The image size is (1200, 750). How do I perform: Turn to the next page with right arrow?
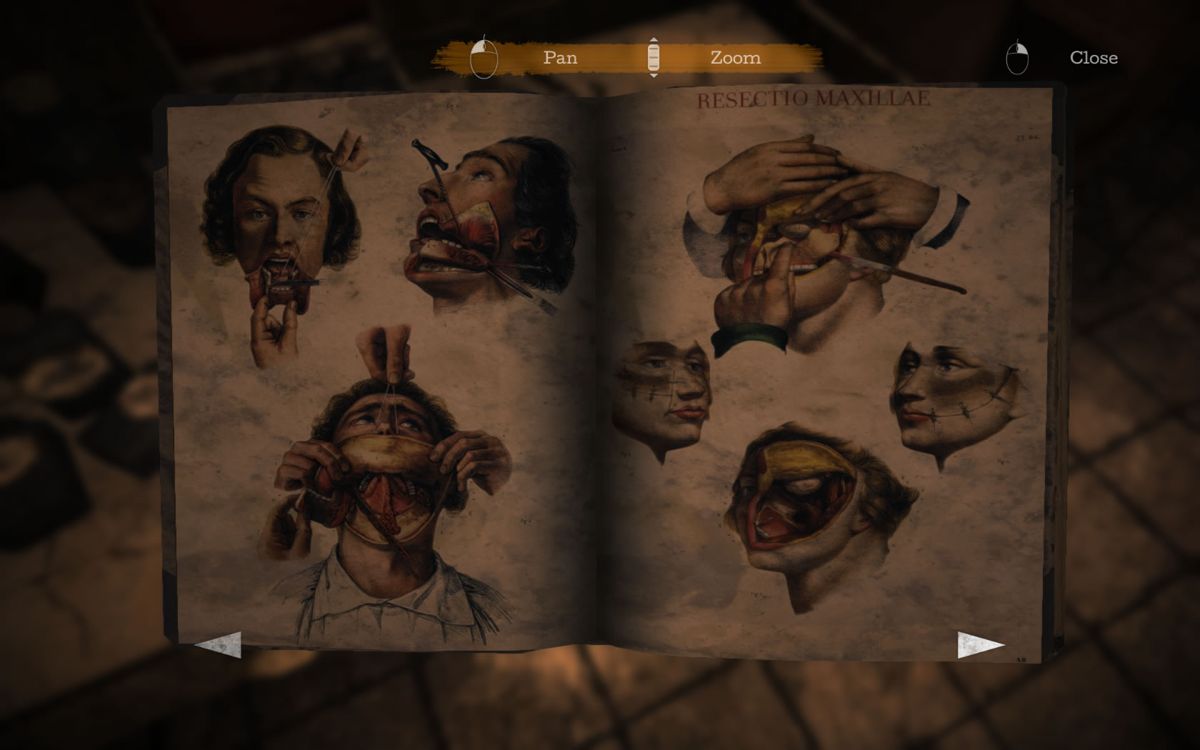coord(979,645)
